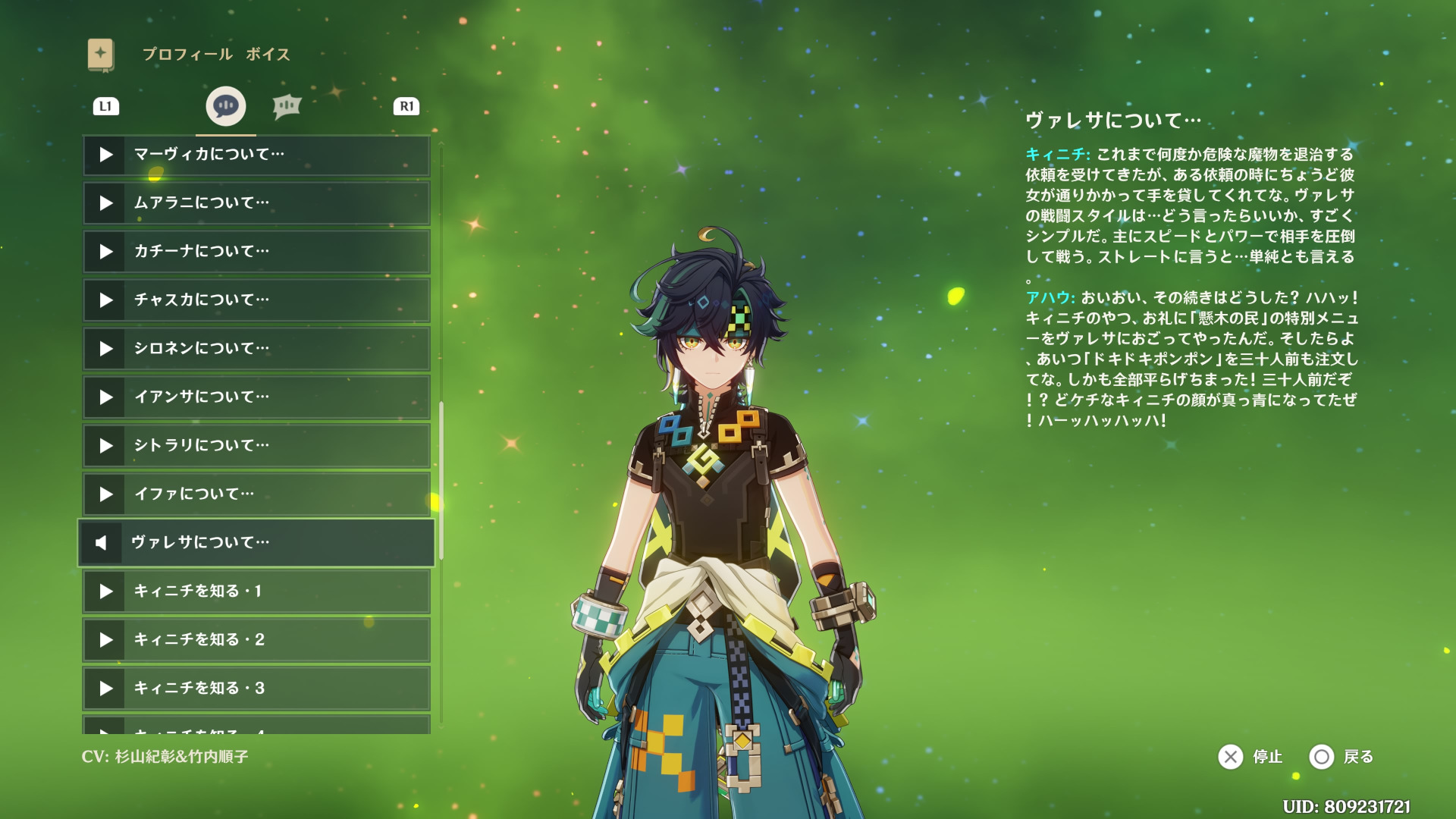Open the profile book icon
The height and width of the screenshot is (819, 1456).
pyautogui.click(x=100, y=55)
